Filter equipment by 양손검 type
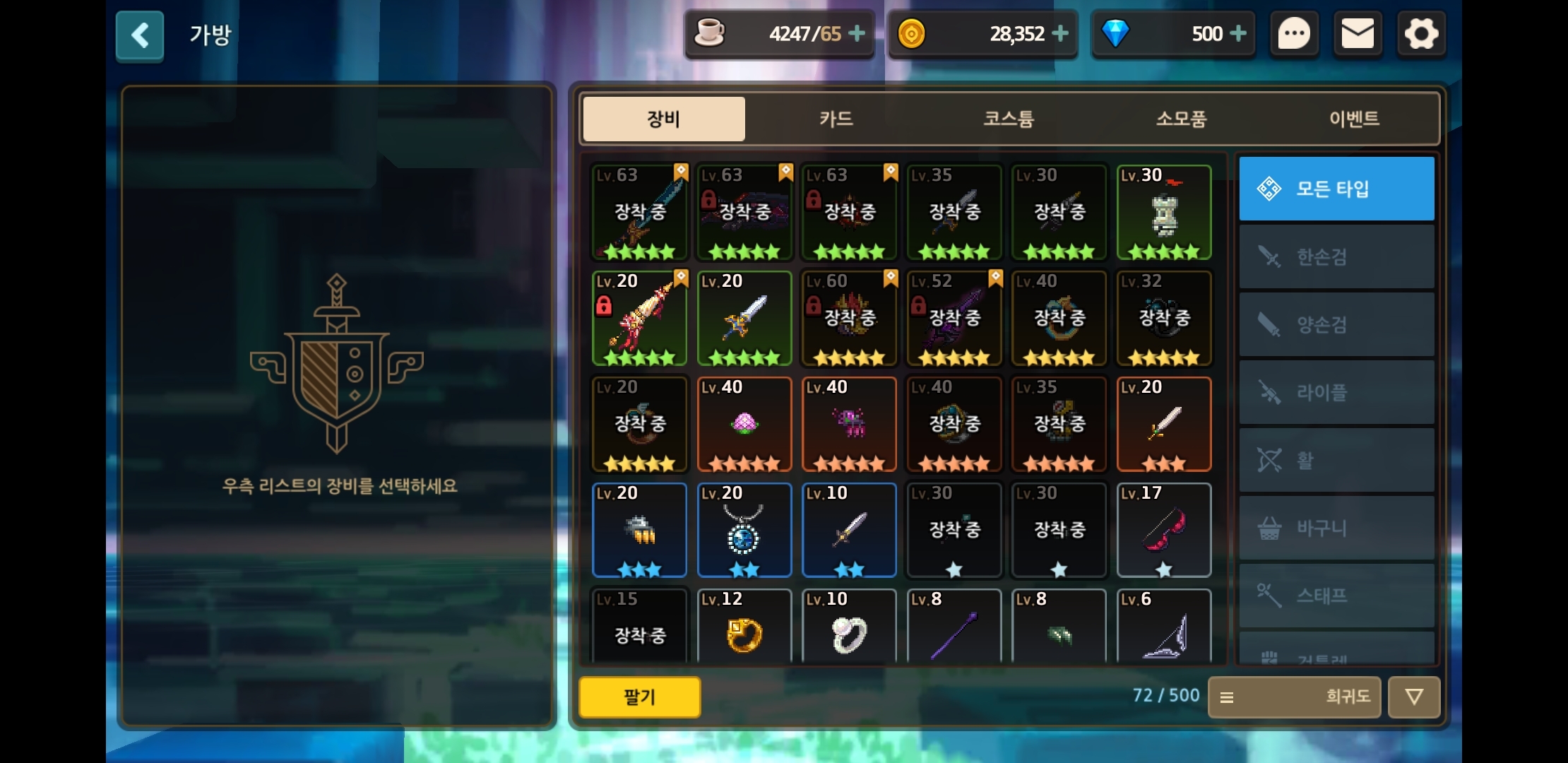 click(1336, 324)
